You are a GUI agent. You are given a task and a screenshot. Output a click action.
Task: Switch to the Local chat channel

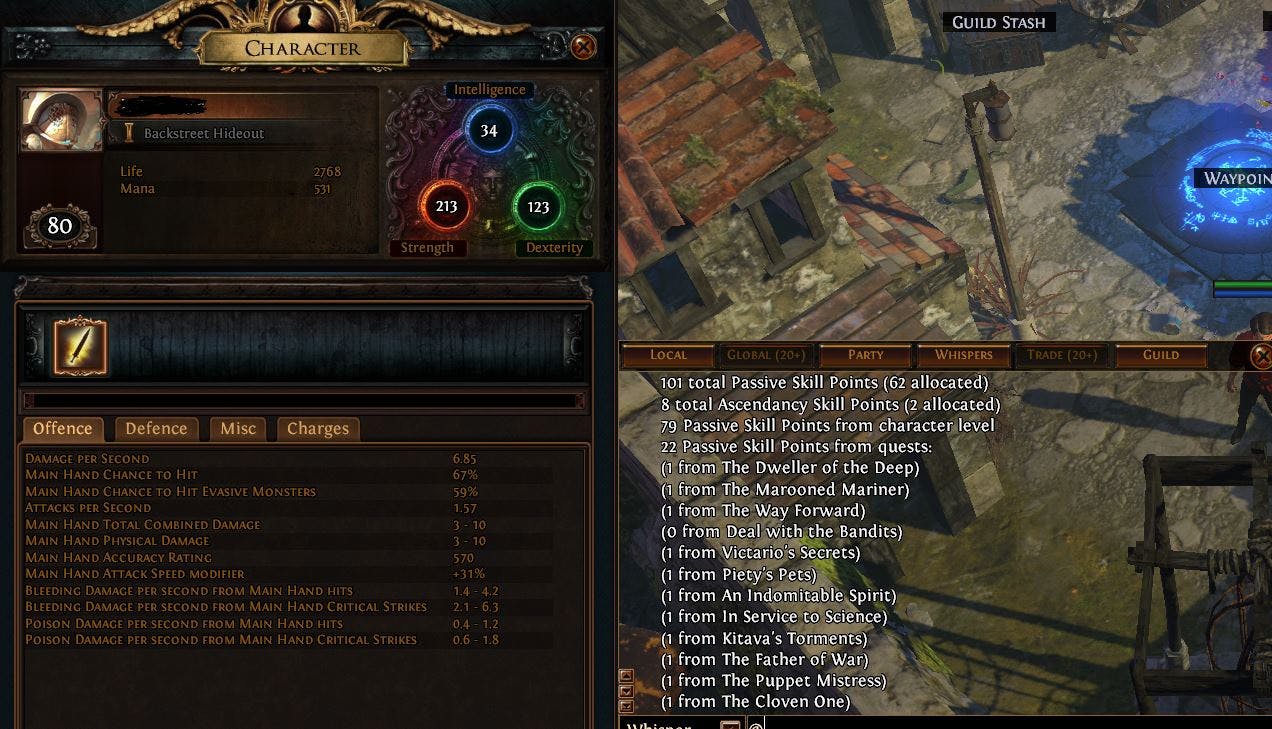tap(668, 355)
